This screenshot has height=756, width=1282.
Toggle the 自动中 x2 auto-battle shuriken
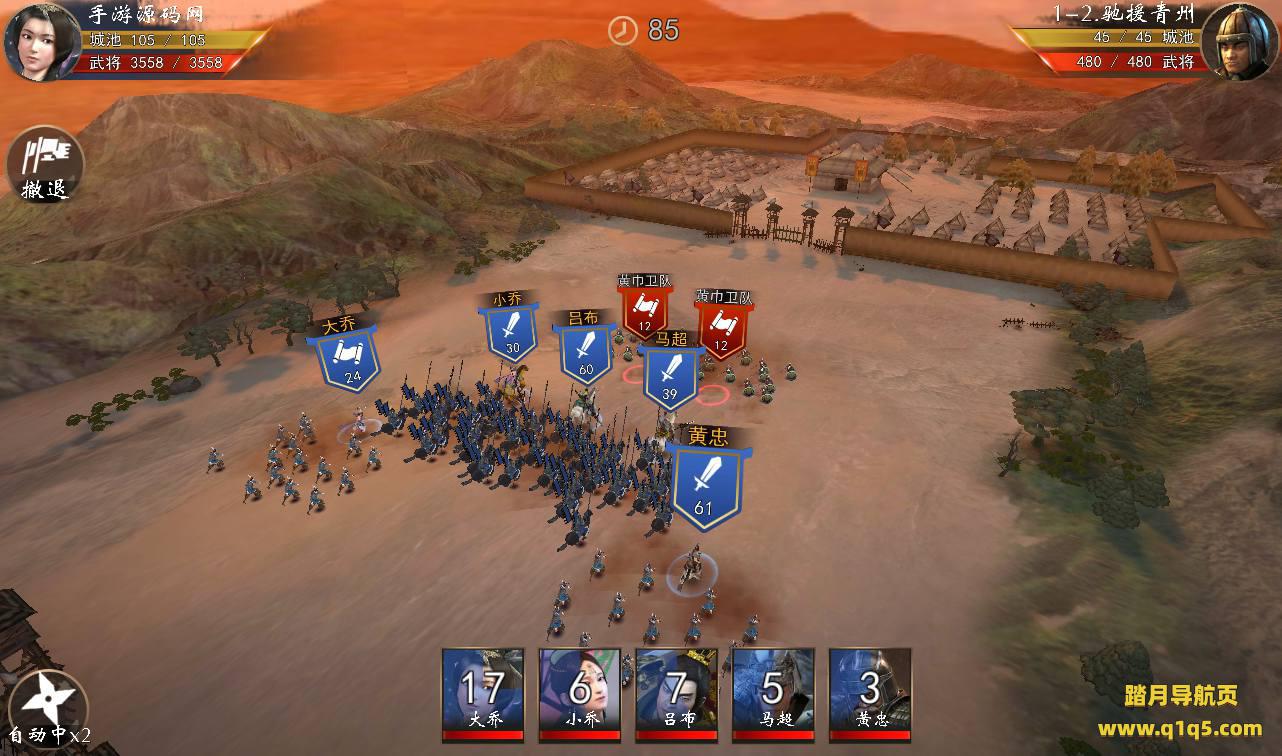coord(48,706)
